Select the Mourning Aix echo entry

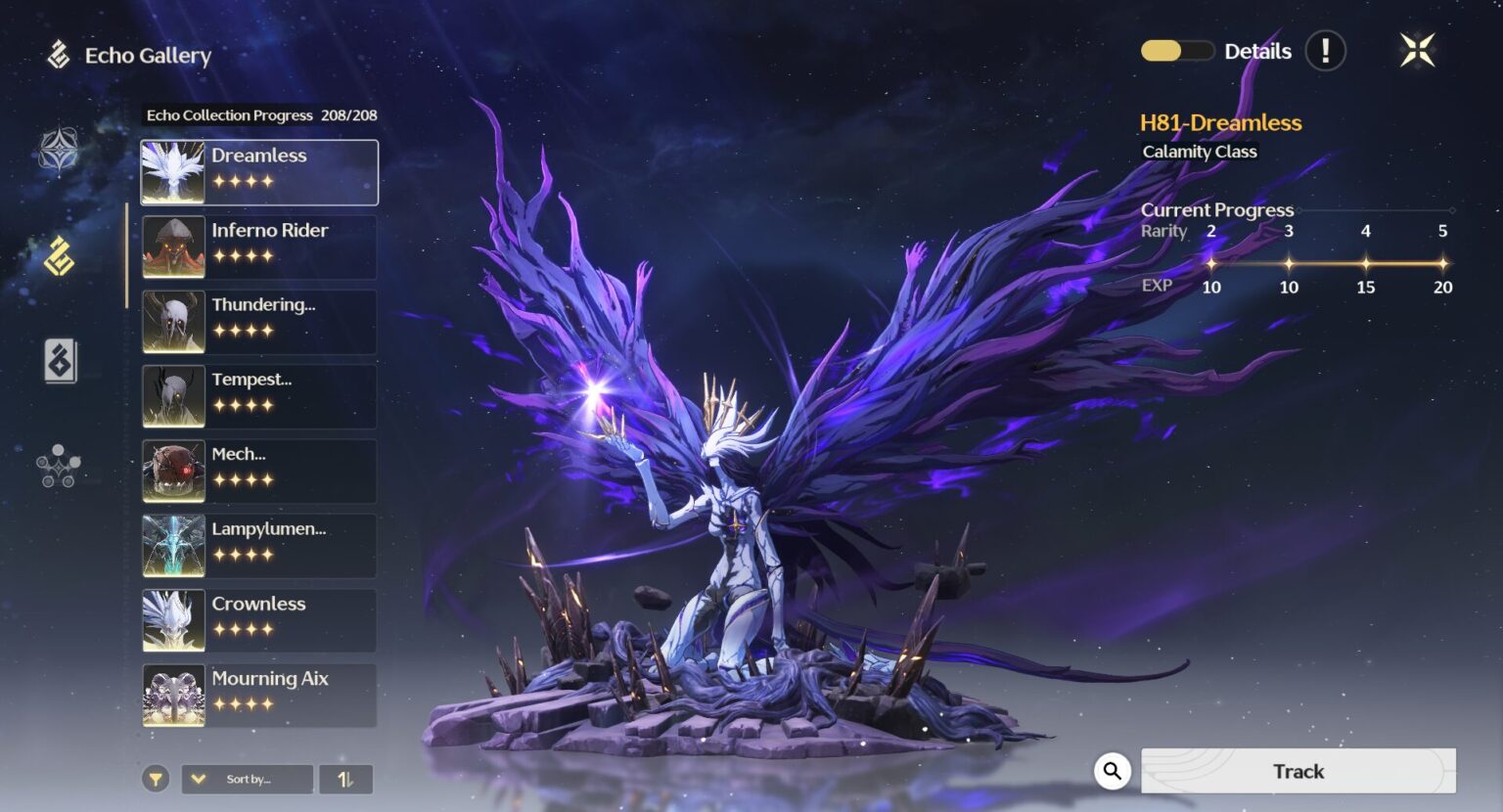tap(258, 695)
